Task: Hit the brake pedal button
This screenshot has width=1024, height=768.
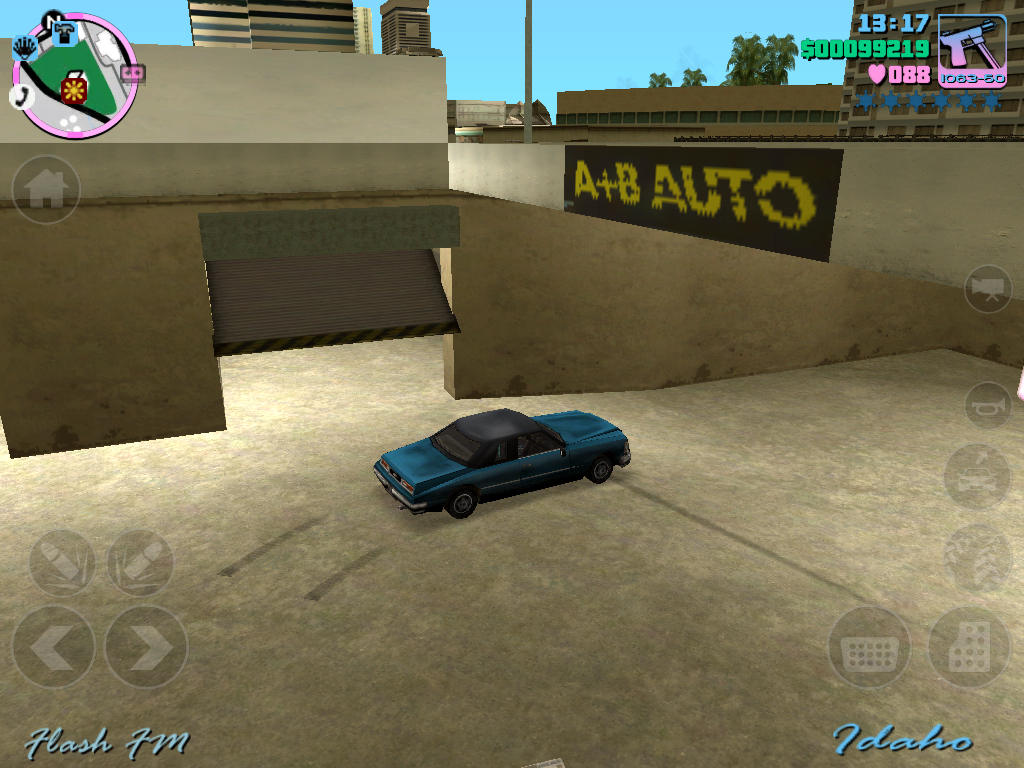Action: [869, 648]
